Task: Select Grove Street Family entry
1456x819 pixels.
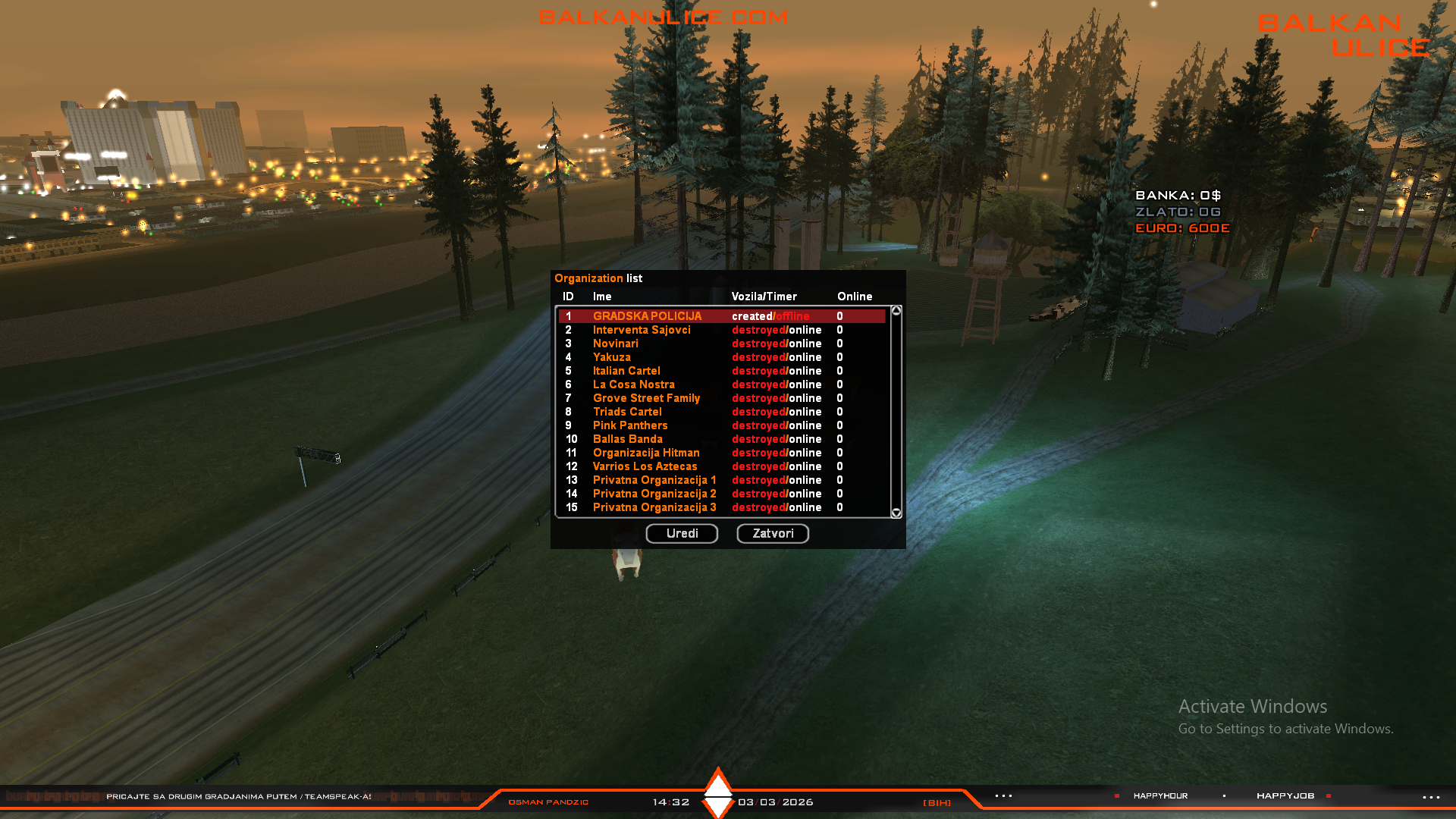Action: coord(646,398)
